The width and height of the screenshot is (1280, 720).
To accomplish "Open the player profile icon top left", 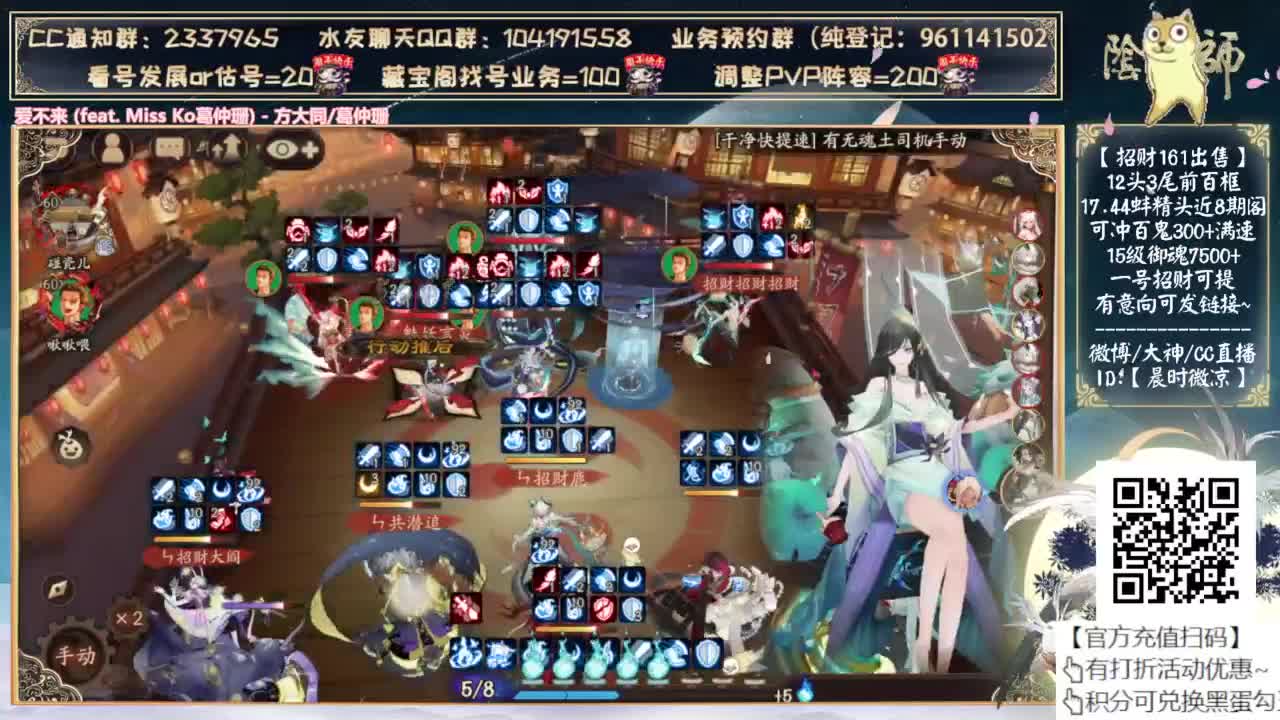I will [110, 148].
